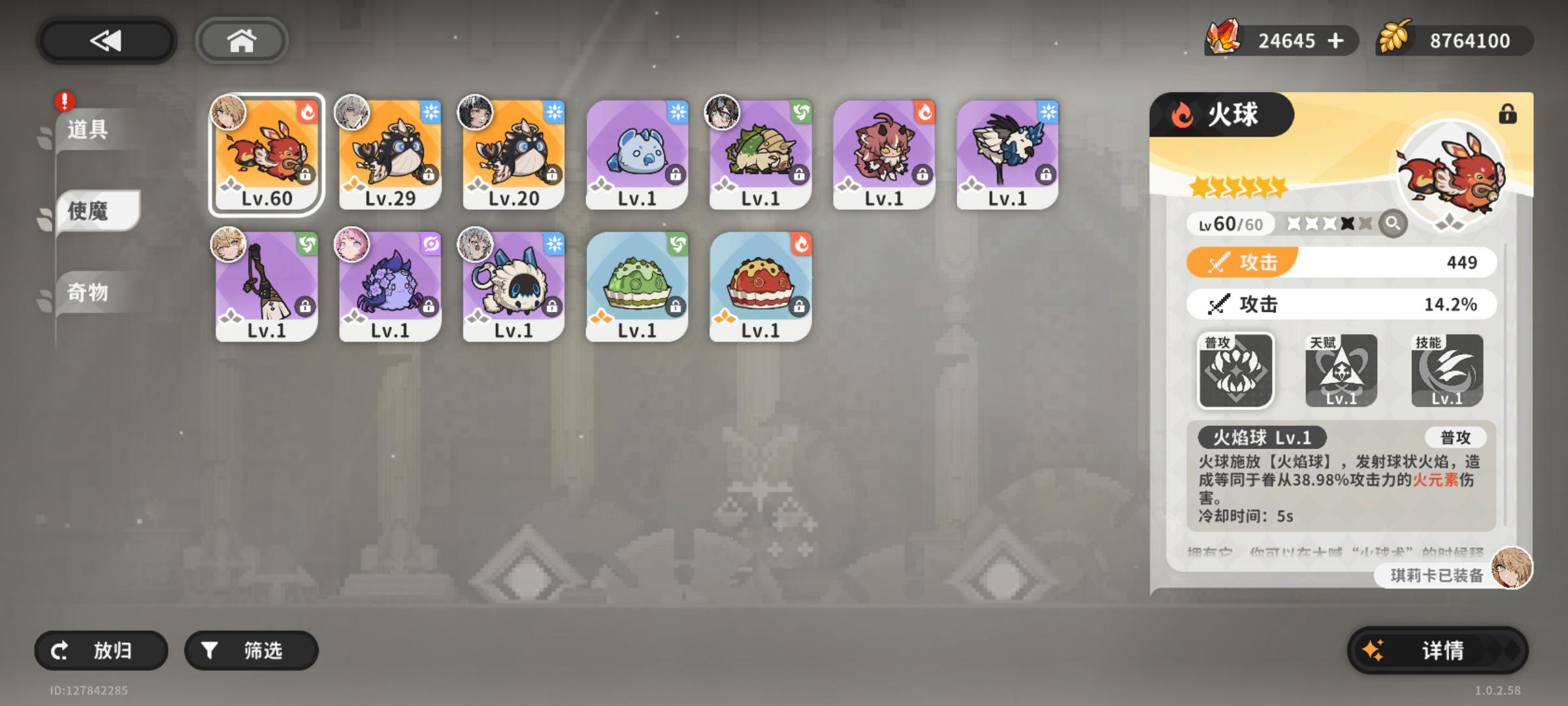
Task: Click the home icon at the top
Action: tap(242, 41)
